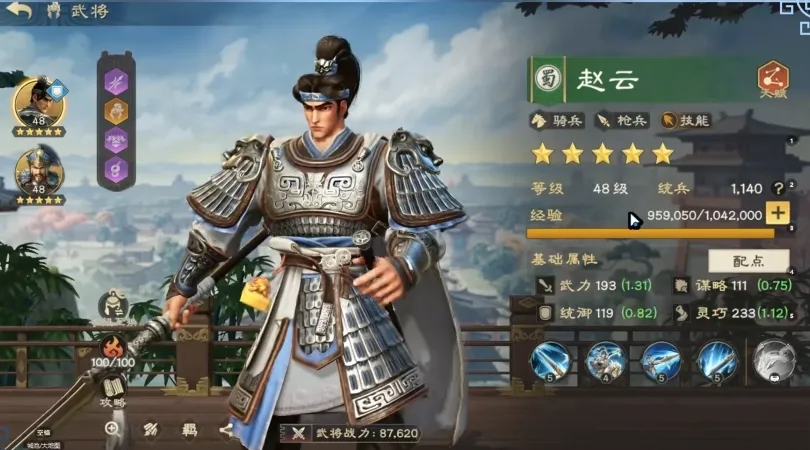Open the 配点 attribute allocation button
Screen dimensions: 810x450
[748, 260]
